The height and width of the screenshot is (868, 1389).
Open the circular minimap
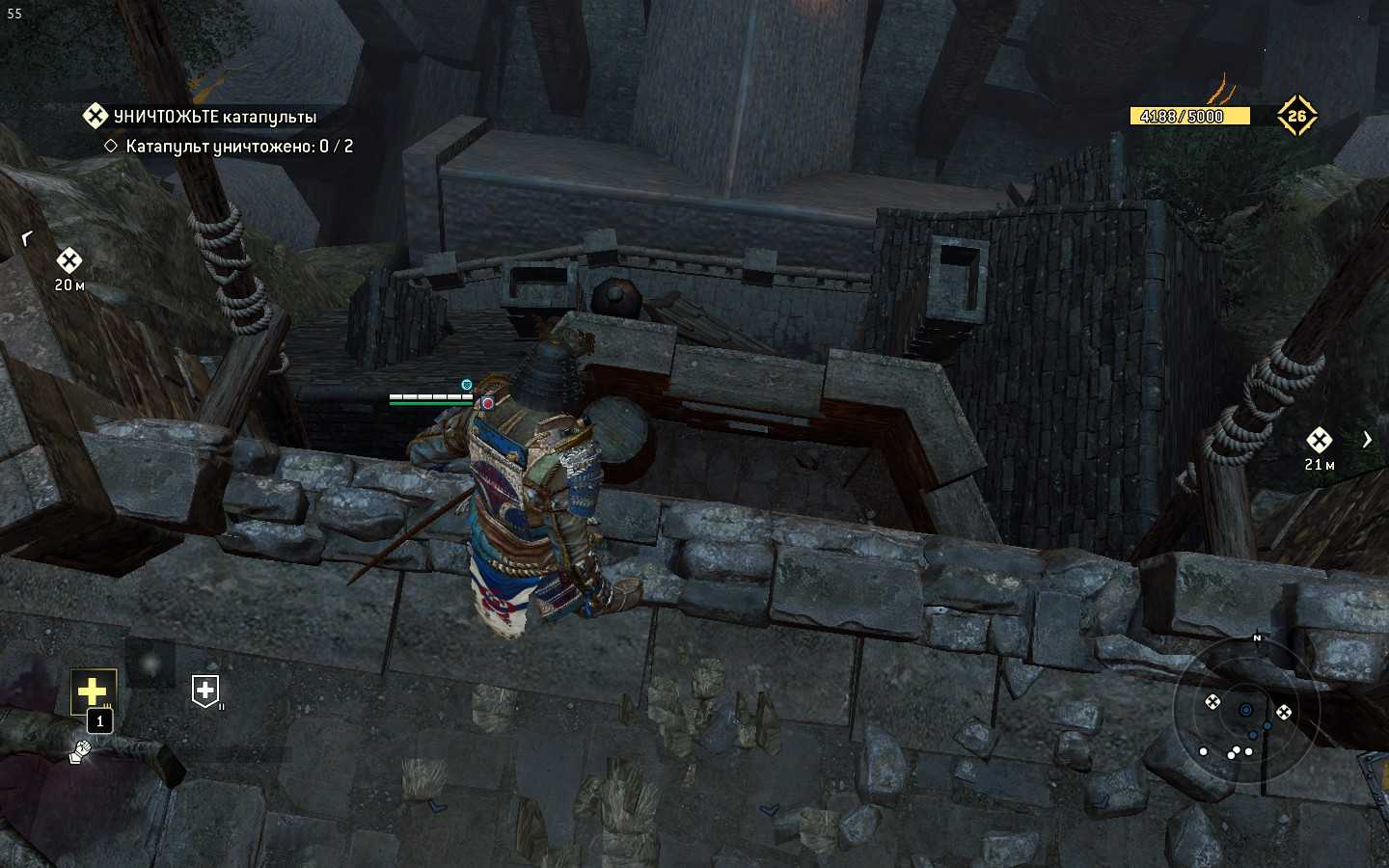pos(1244,711)
